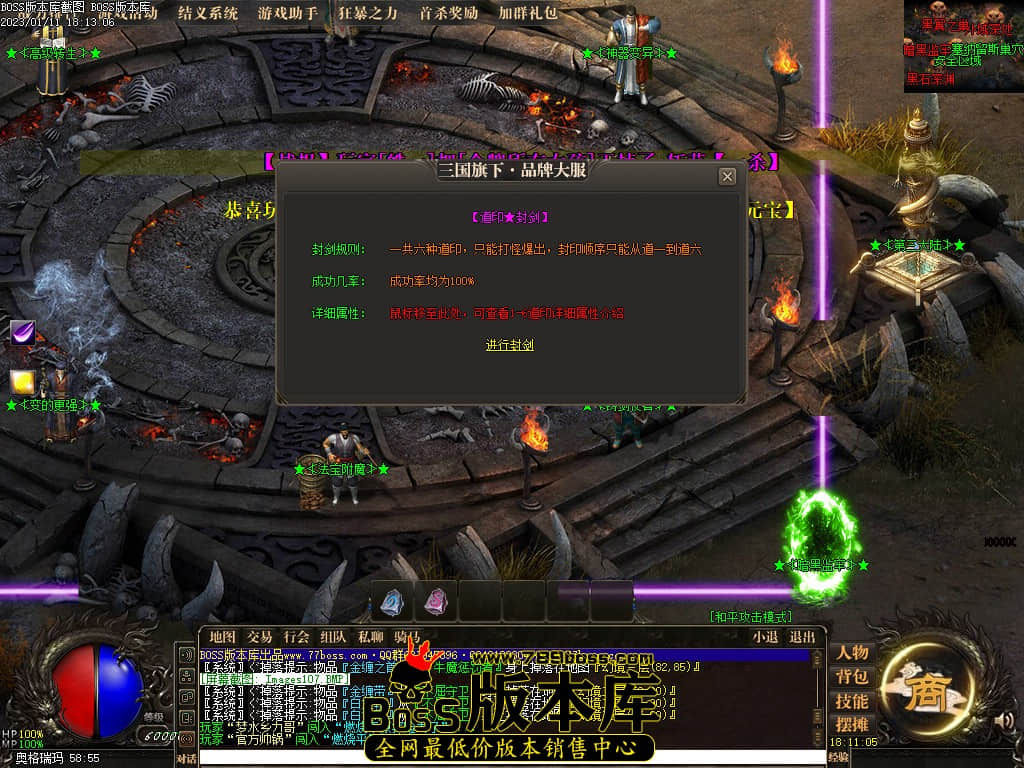
Task: Open the 地图 map panel
Action: pyautogui.click(x=222, y=637)
